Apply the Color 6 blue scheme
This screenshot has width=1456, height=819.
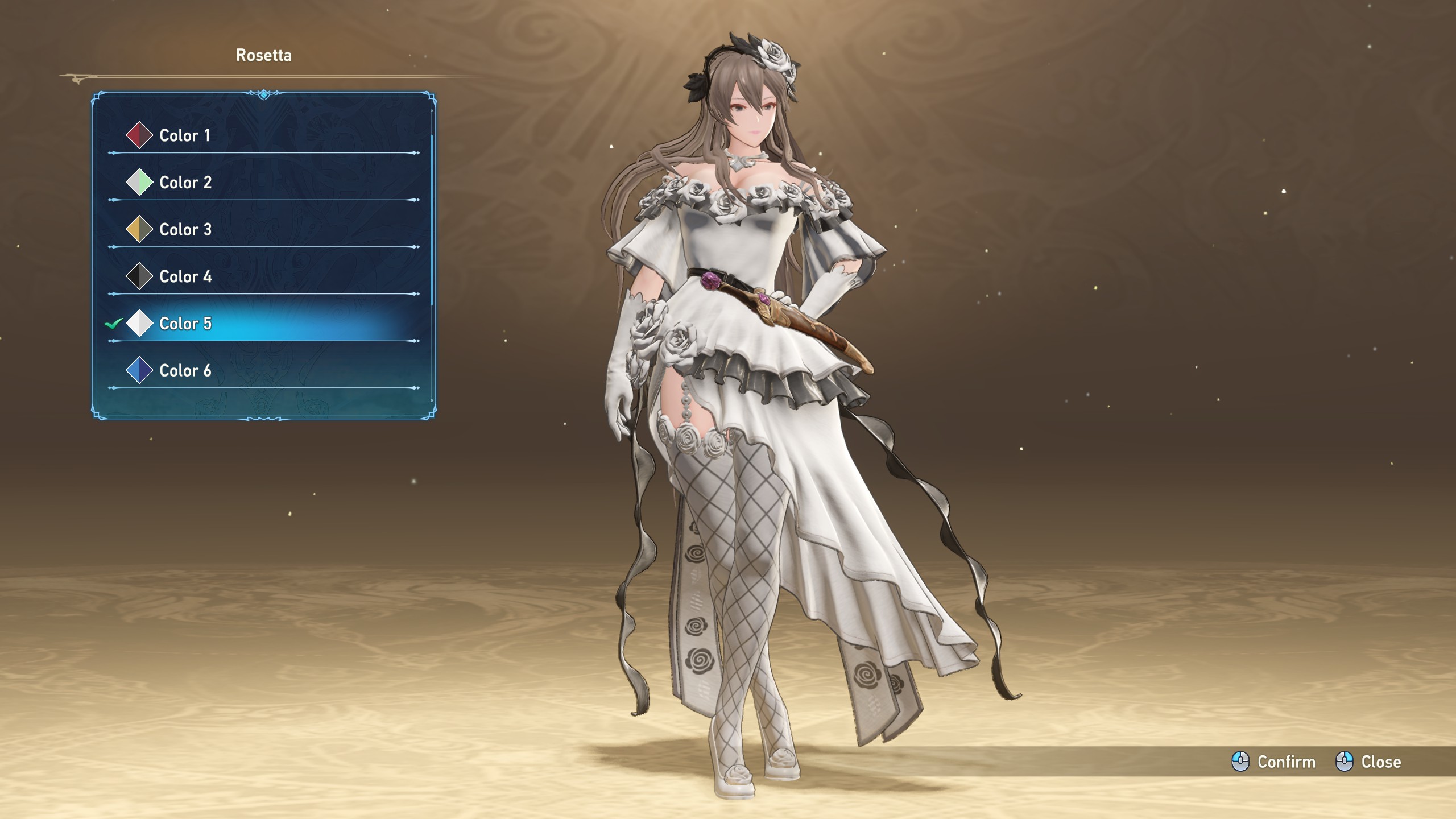185,371
